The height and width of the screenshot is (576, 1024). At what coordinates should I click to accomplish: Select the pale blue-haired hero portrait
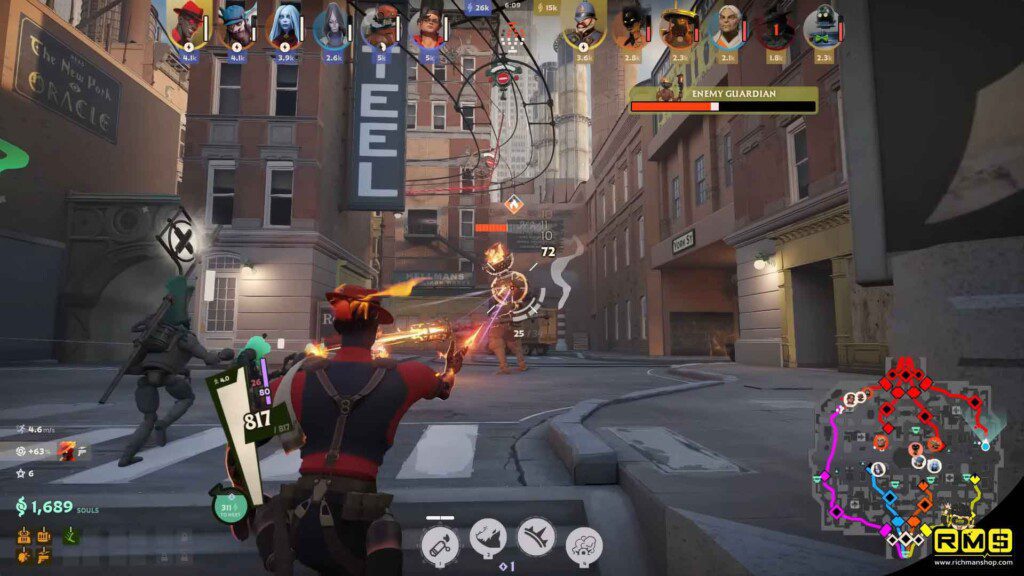coord(284,26)
